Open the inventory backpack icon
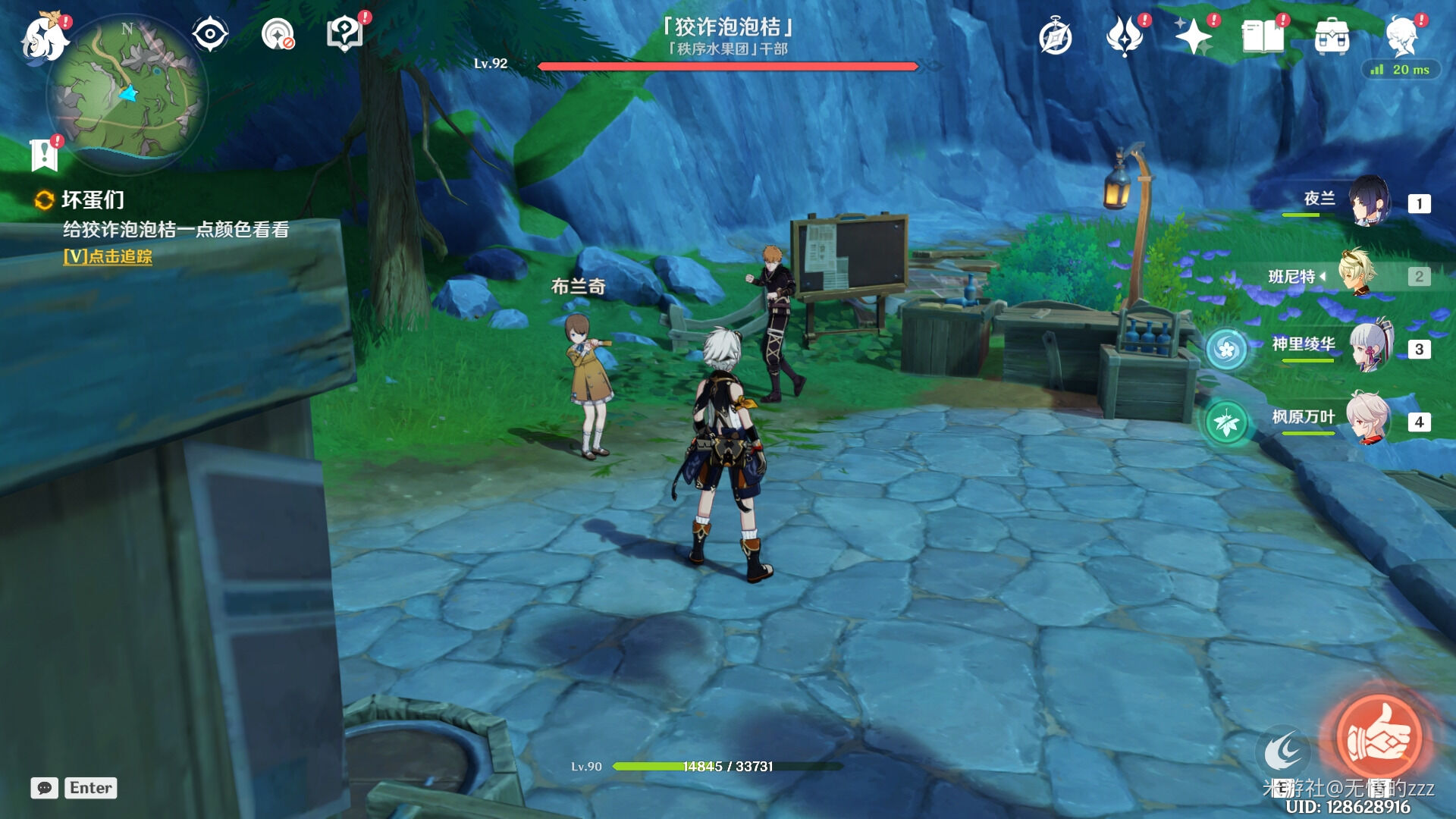Viewport: 1456px width, 819px height. pos(1332,36)
